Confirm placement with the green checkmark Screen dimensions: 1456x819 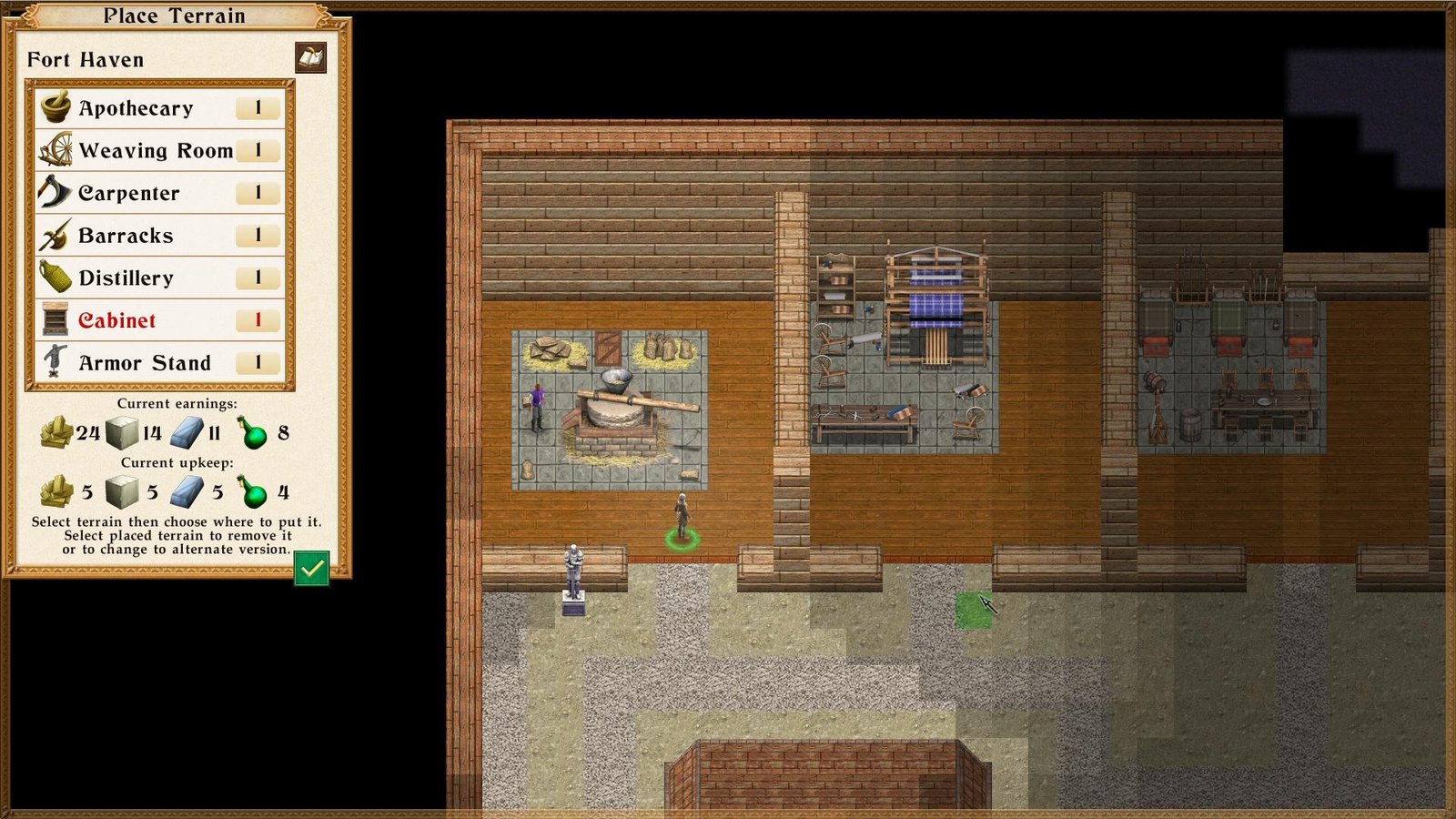(311, 569)
